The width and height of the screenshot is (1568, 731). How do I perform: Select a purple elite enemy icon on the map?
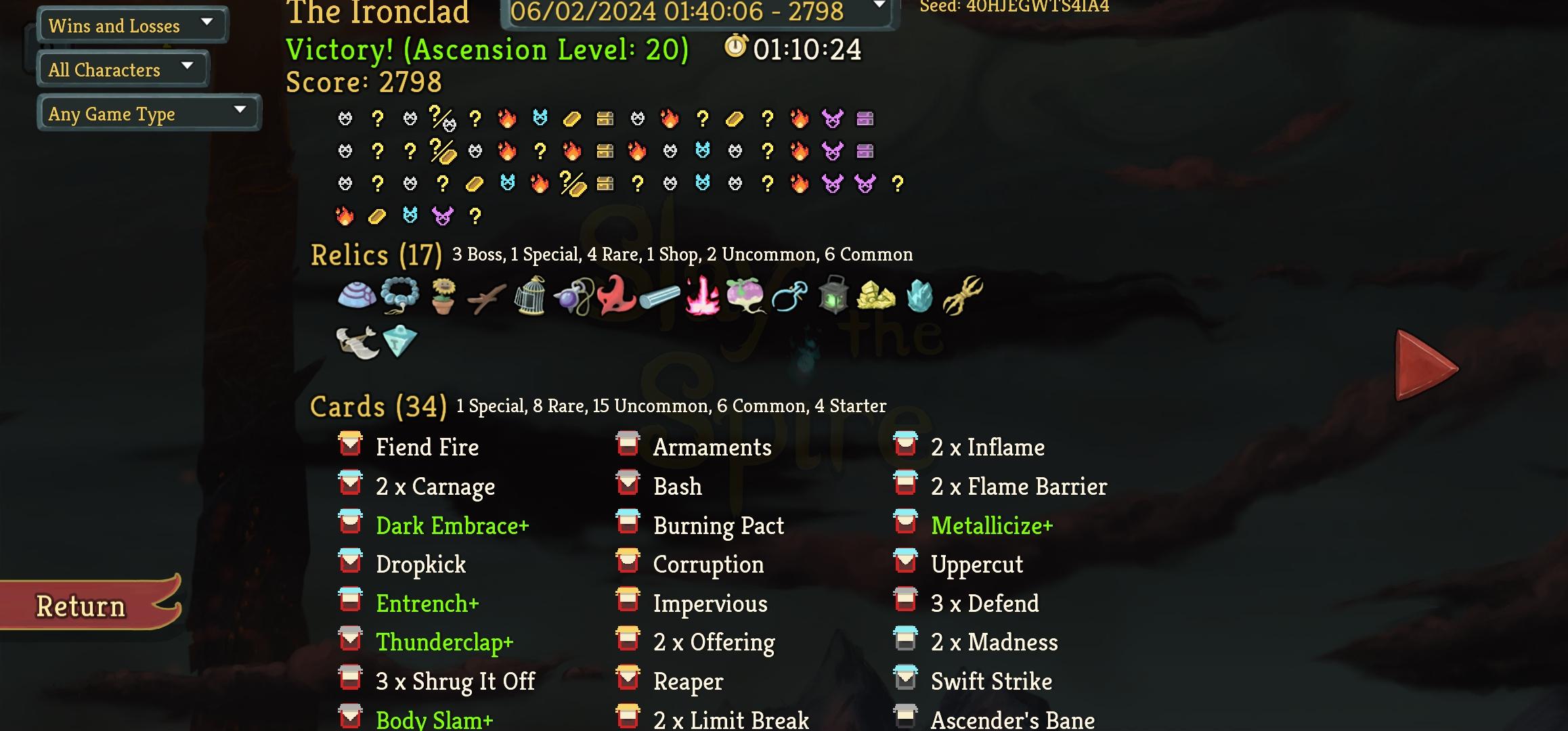833,118
